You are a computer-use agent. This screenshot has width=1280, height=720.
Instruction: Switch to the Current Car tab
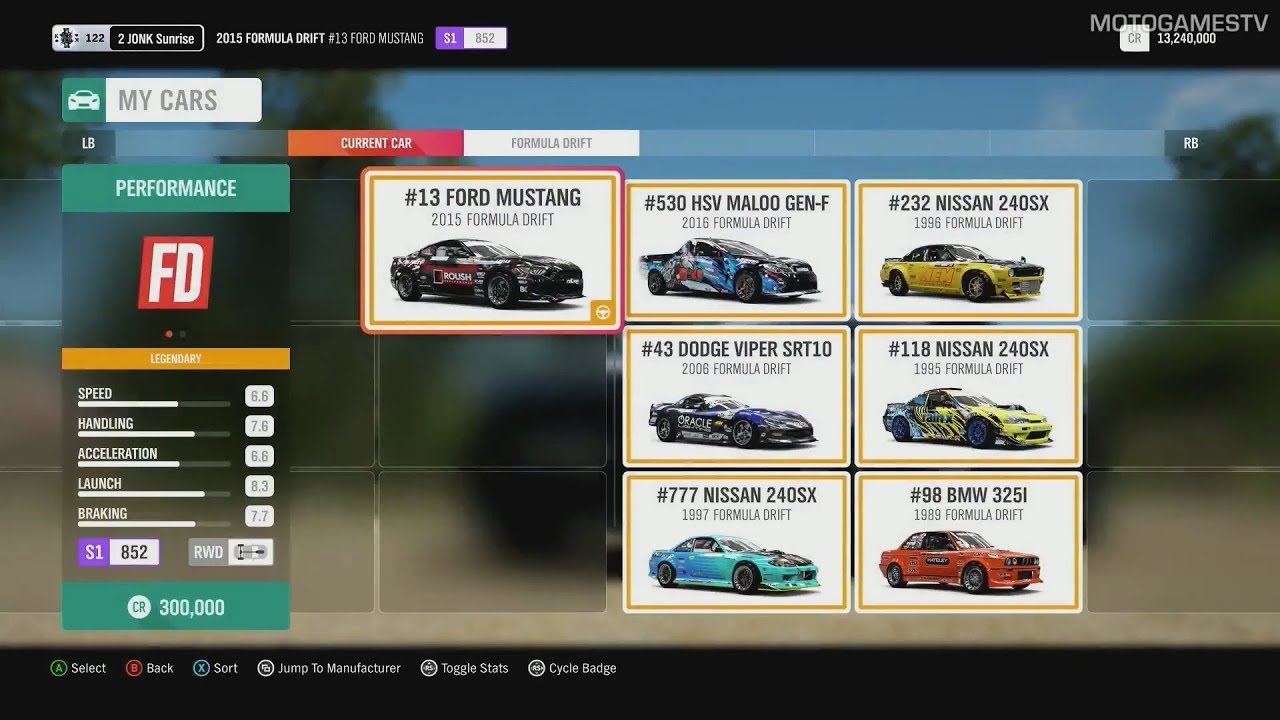376,143
